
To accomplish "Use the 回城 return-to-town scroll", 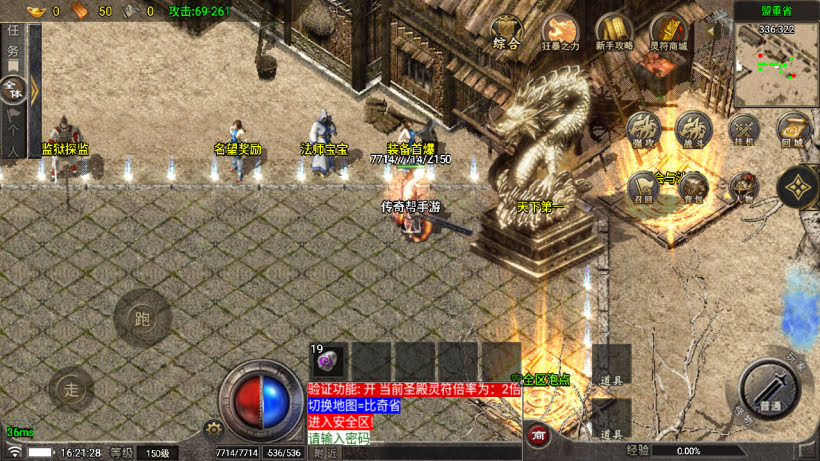I will 793,131.
